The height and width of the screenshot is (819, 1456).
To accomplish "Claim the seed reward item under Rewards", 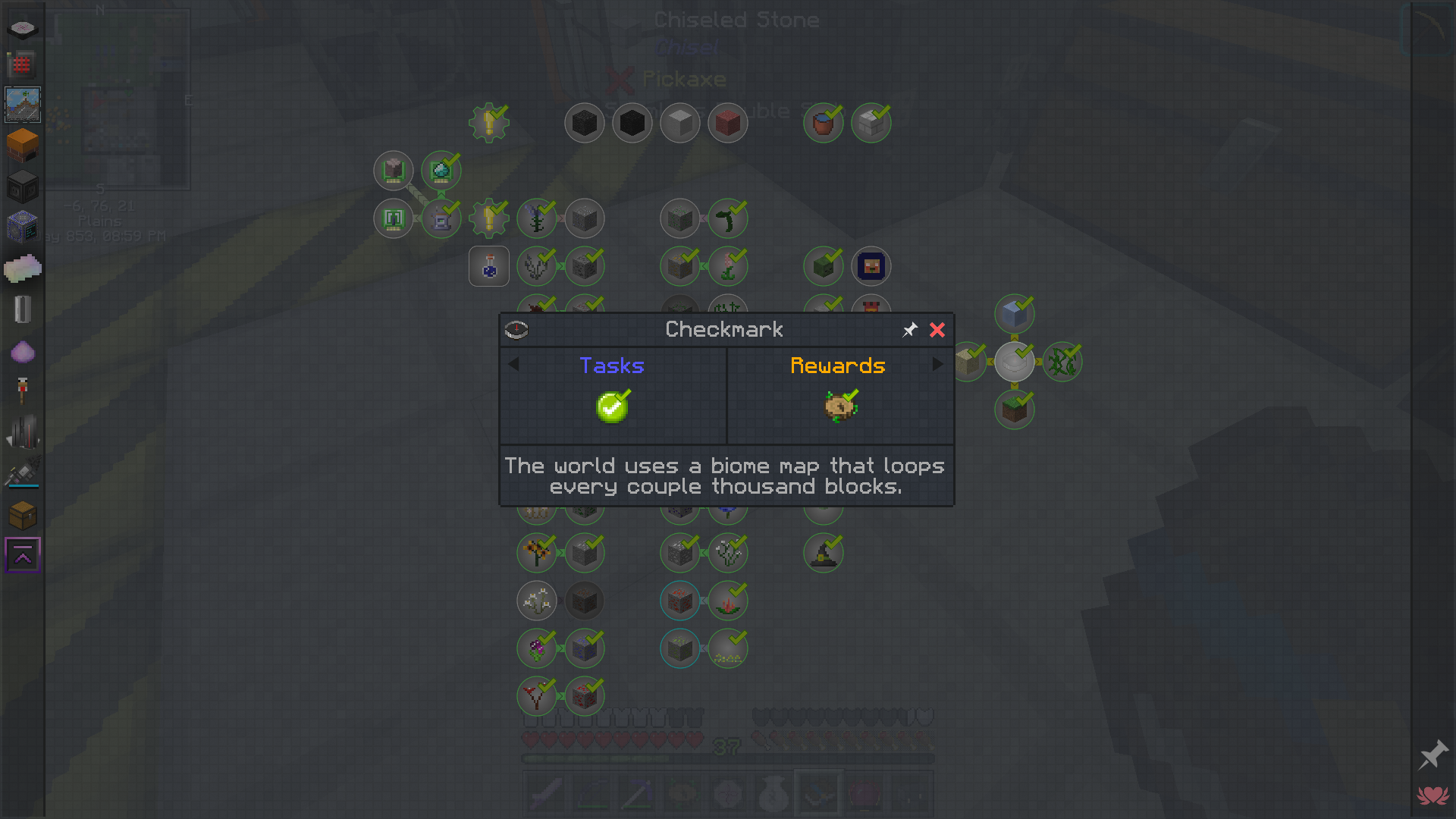I will point(838,406).
